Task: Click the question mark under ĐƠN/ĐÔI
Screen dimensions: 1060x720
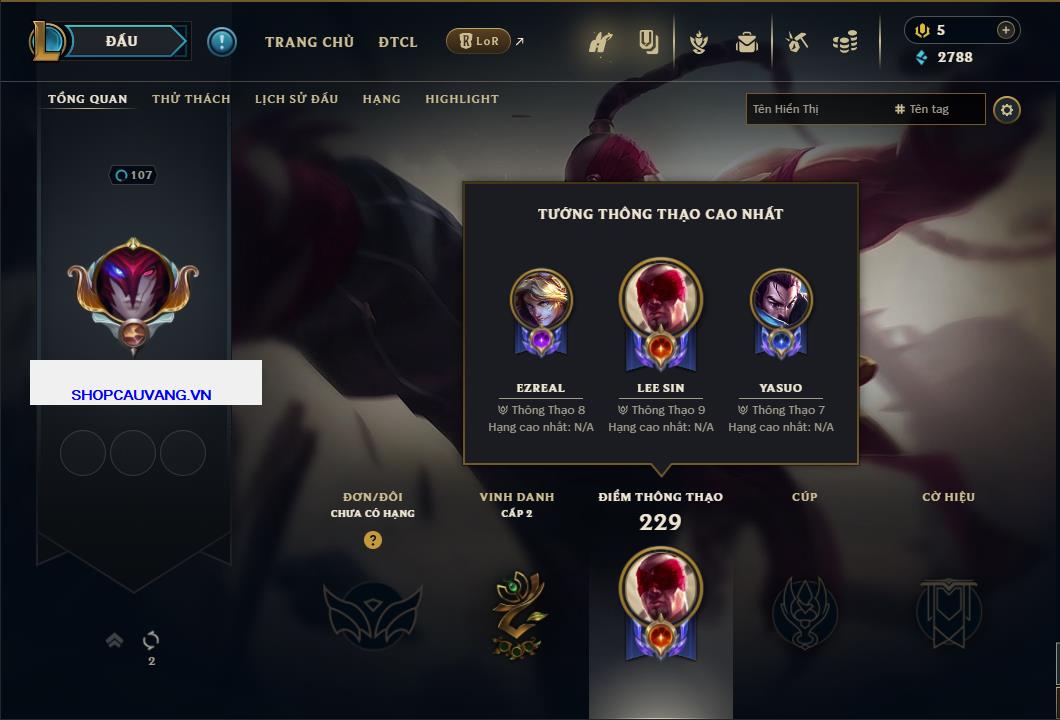Action: [x=373, y=540]
